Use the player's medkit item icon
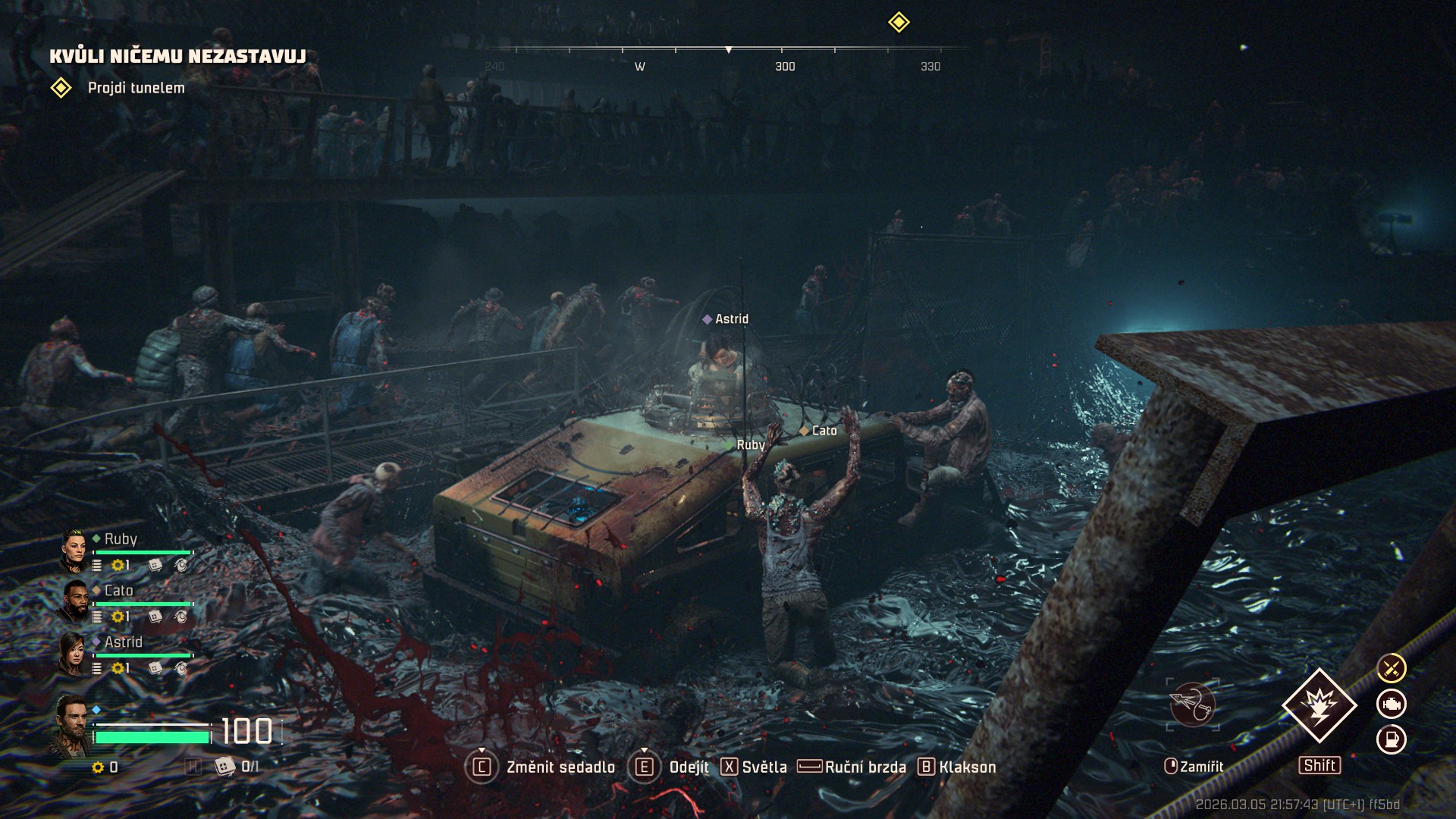 point(224,767)
